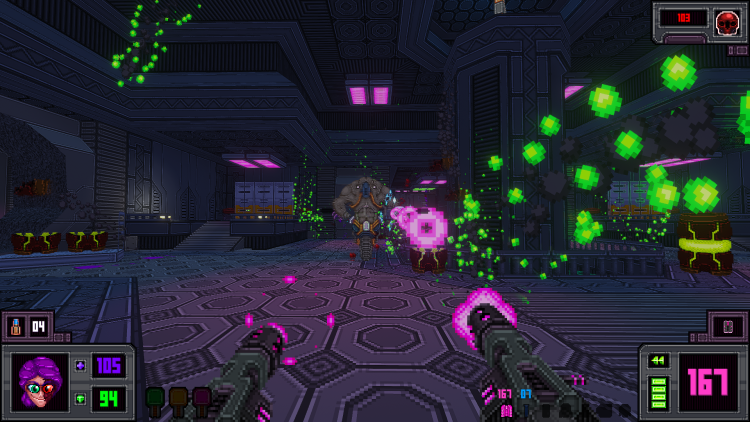
Task: Click the small slot above the ammo panel
Action: (727, 326)
